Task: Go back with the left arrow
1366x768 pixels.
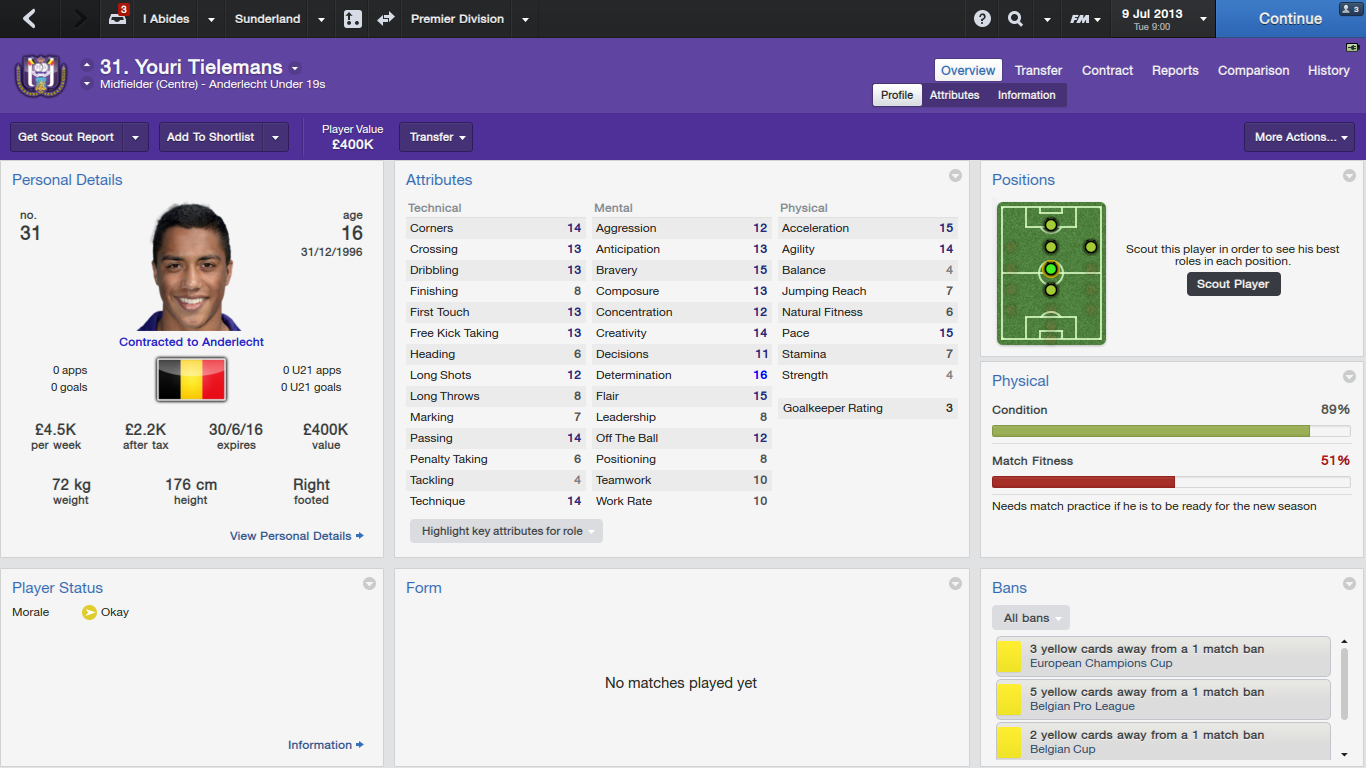Action: click(29, 18)
